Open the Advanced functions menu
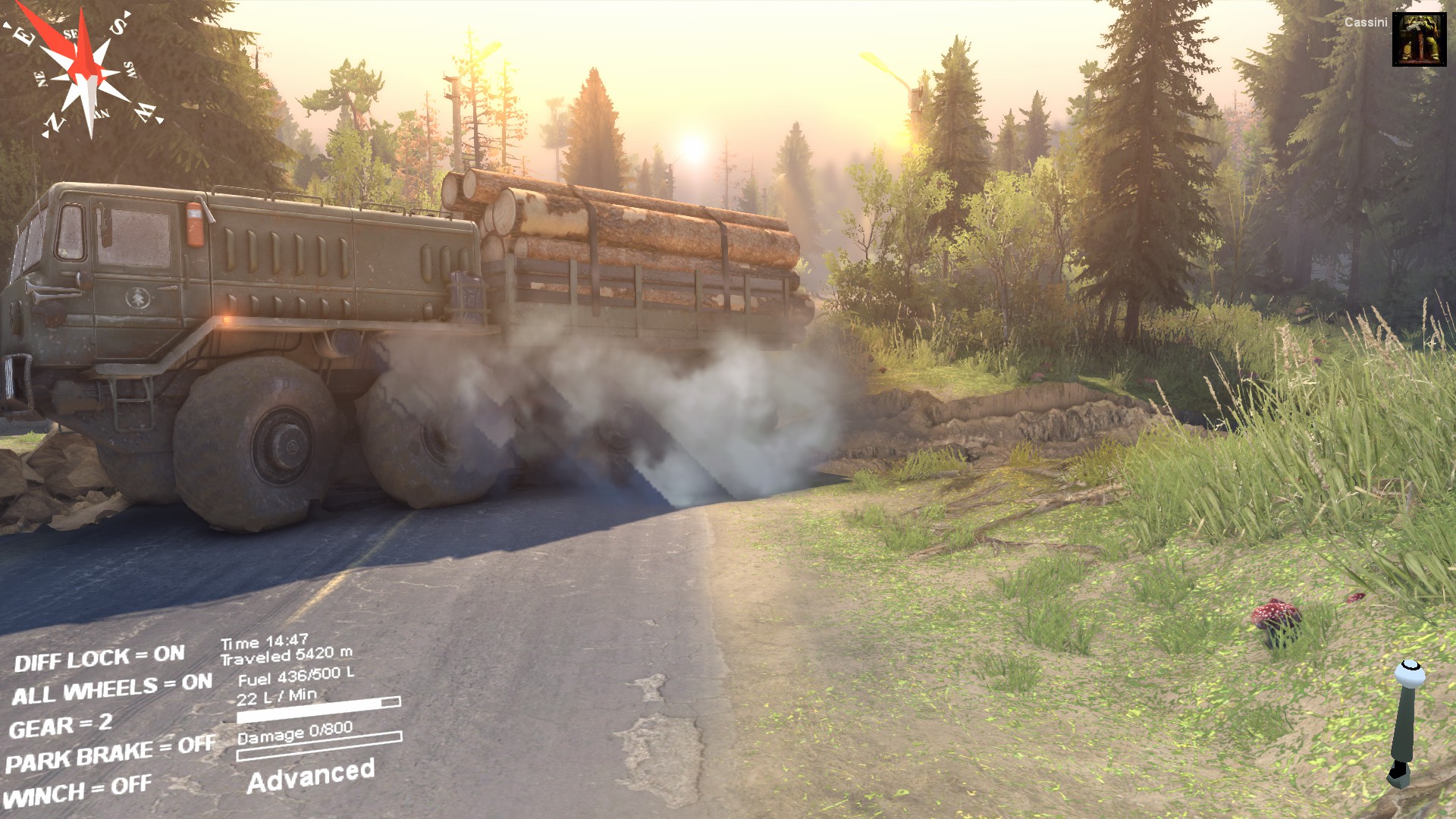The width and height of the screenshot is (1456, 819). click(x=311, y=776)
